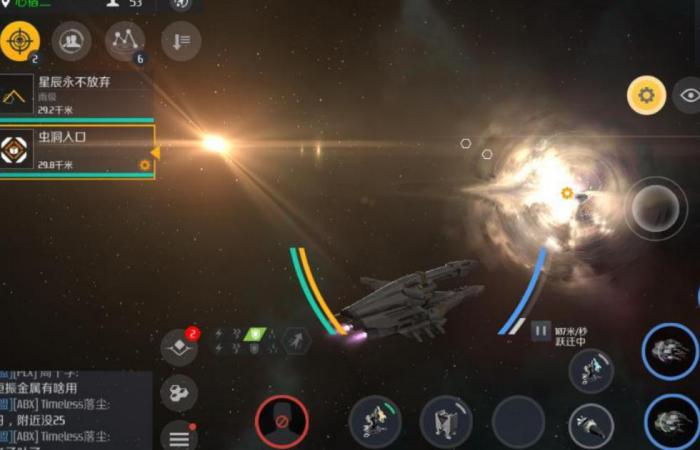Activate the twin-tower module slot
The height and width of the screenshot is (450, 700).
[x=446, y=422]
